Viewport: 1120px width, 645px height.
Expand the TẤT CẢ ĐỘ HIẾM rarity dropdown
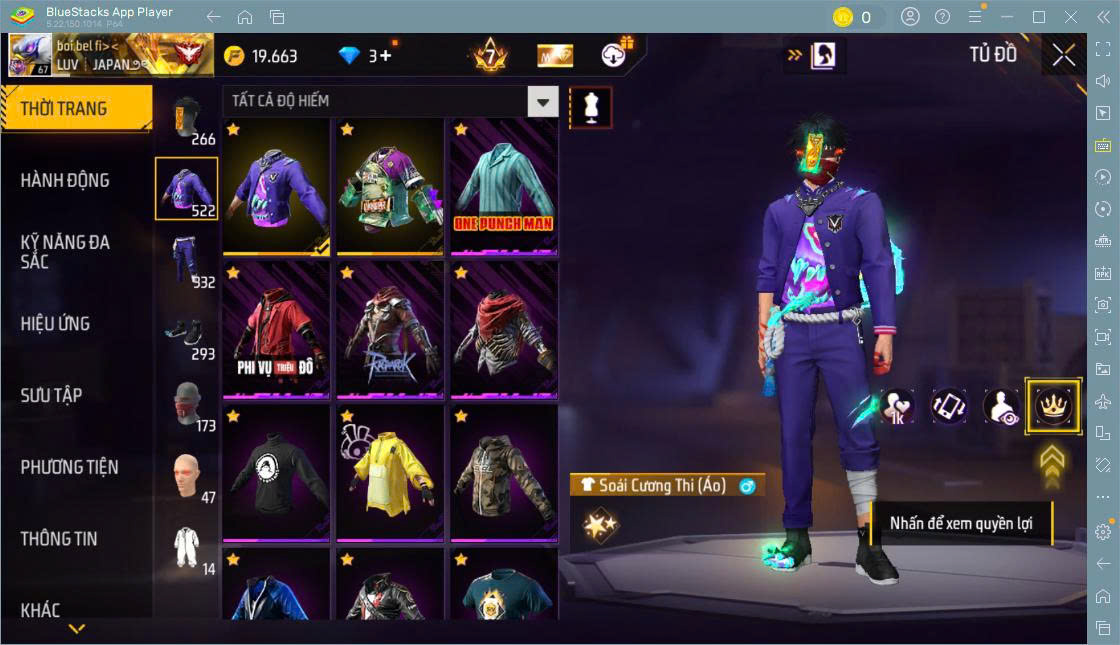[542, 101]
